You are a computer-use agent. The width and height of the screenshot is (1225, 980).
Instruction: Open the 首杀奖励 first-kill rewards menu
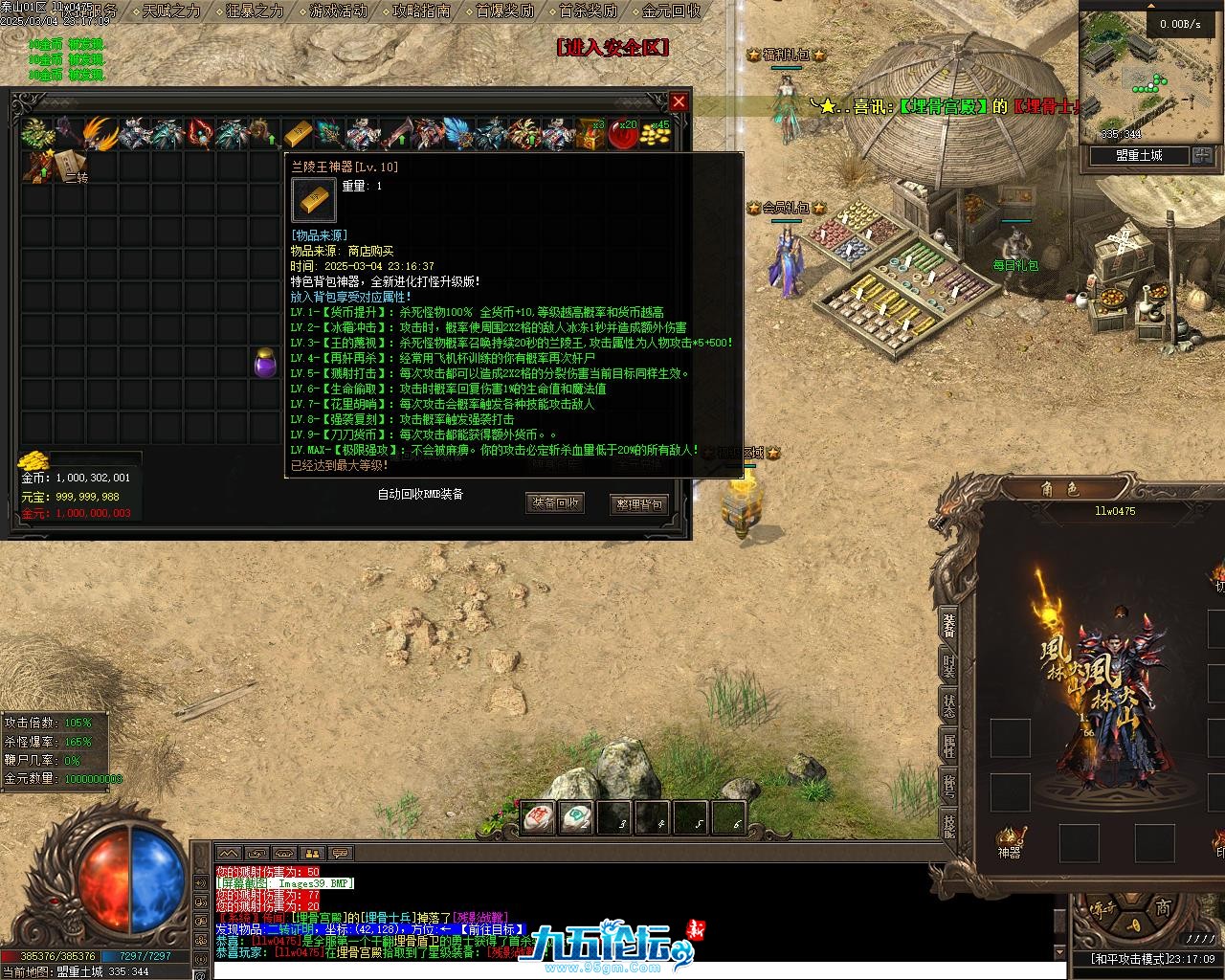click(x=588, y=11)
